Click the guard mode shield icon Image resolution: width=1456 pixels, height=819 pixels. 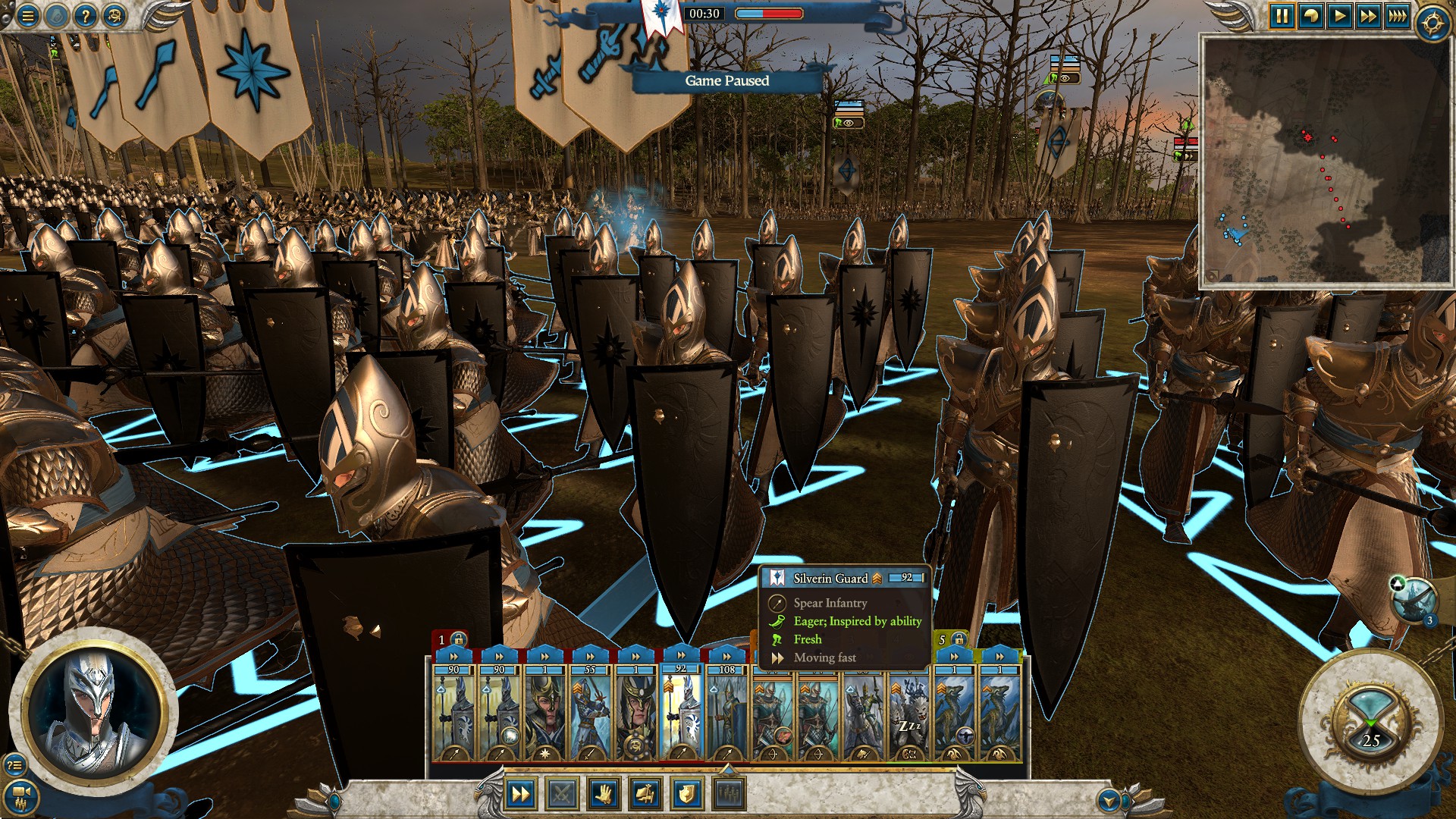686,794
